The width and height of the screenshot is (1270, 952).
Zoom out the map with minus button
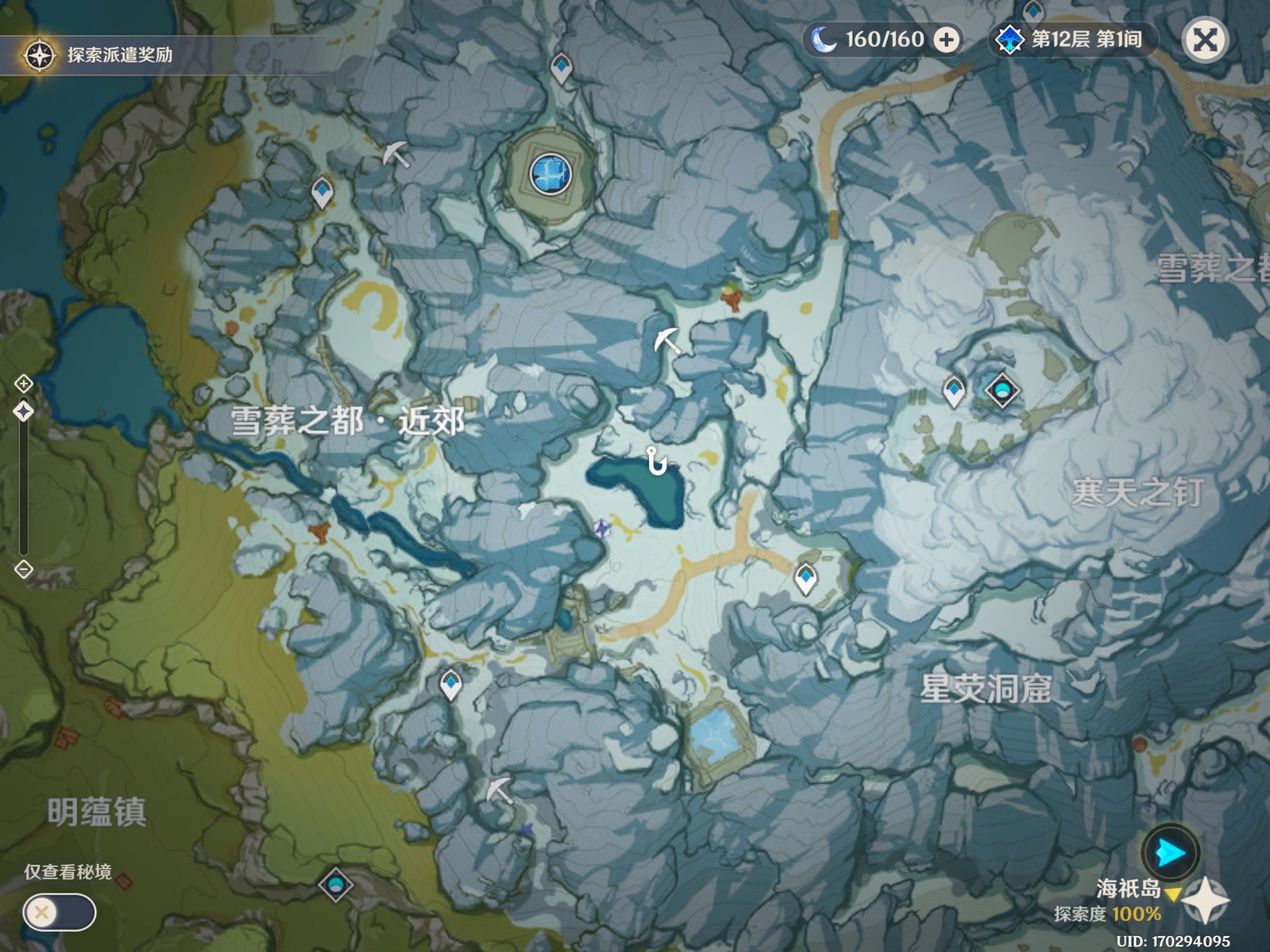[x=24, y=569]
